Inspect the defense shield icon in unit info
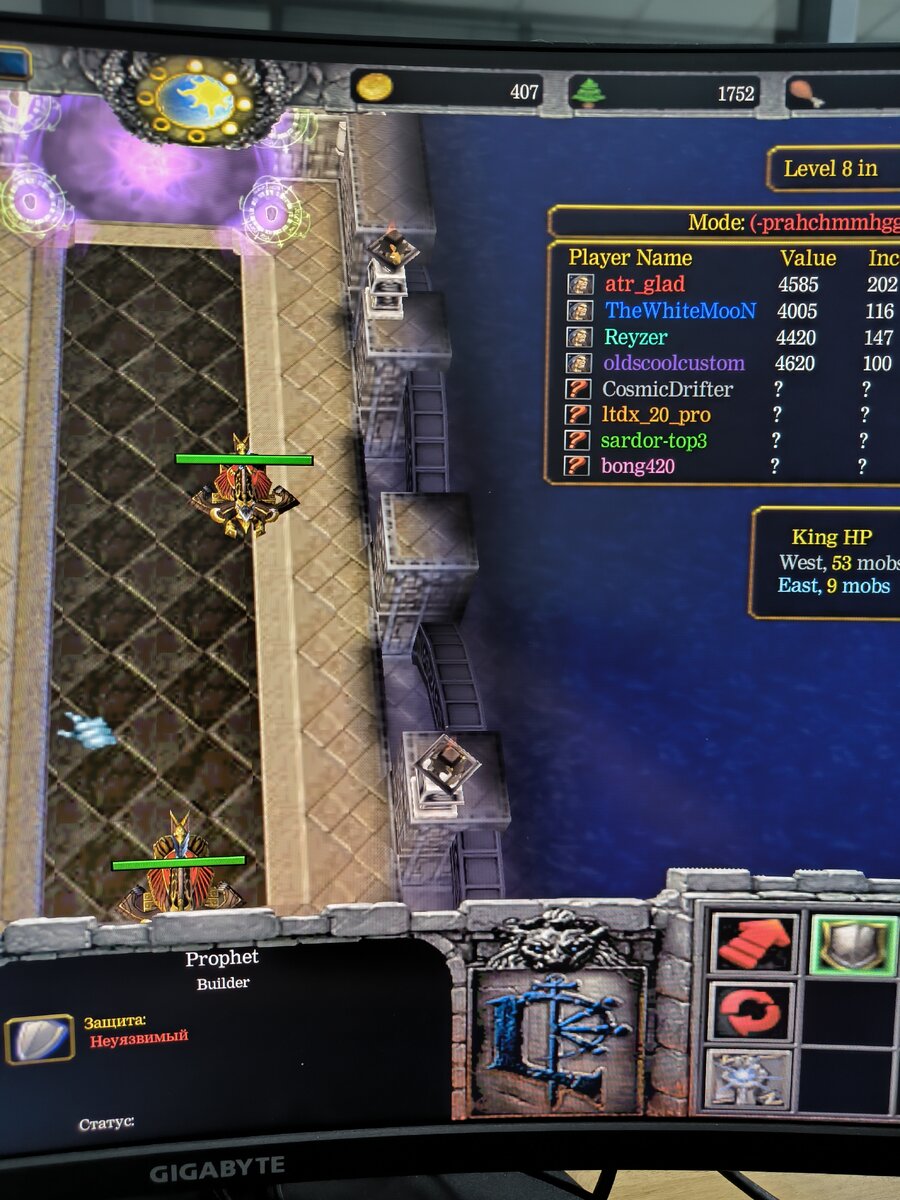 pyautogui.click(x=39, y=1039)
